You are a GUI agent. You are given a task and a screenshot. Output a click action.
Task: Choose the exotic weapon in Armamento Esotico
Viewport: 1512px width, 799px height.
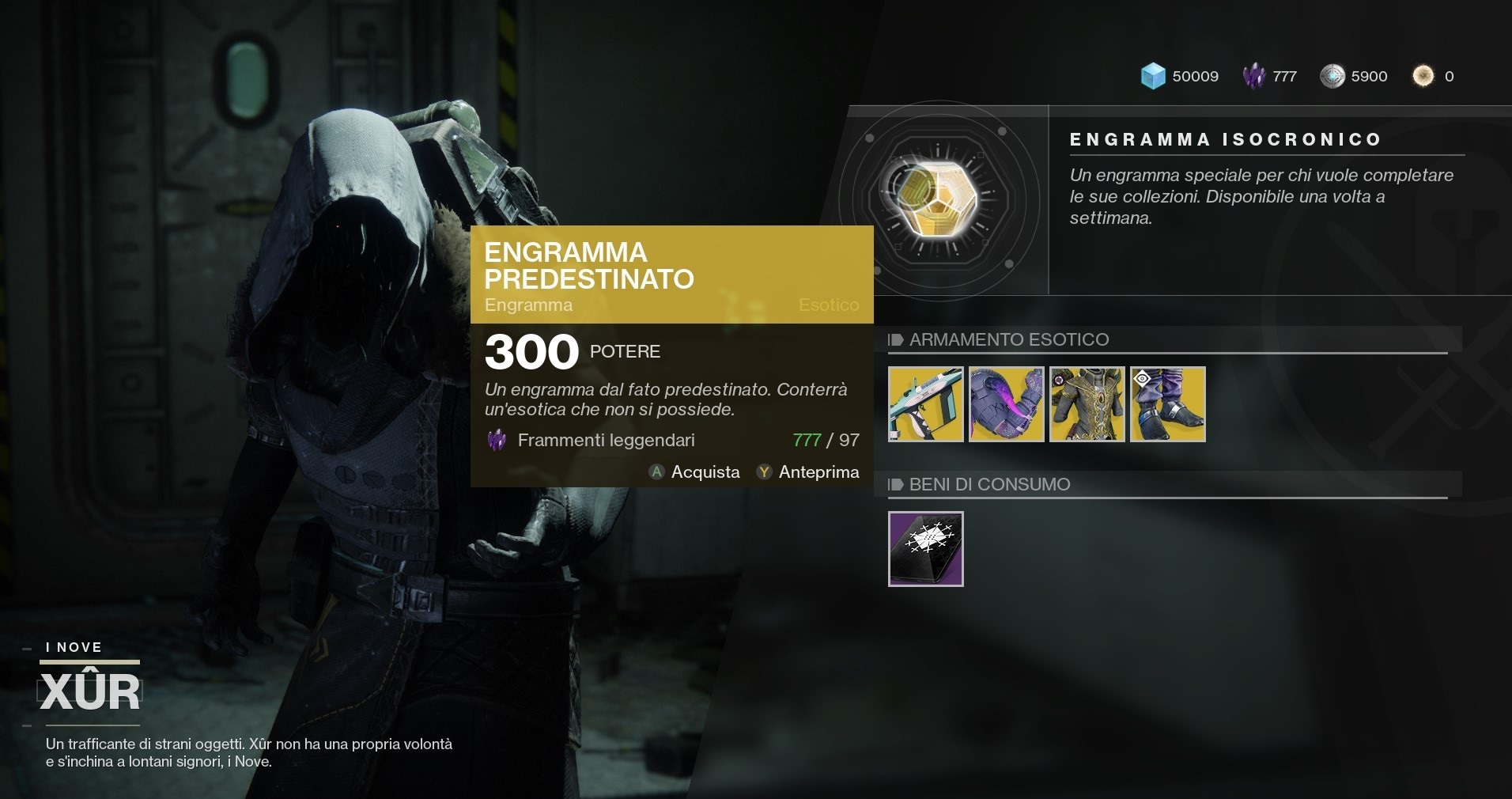point(925,404)
